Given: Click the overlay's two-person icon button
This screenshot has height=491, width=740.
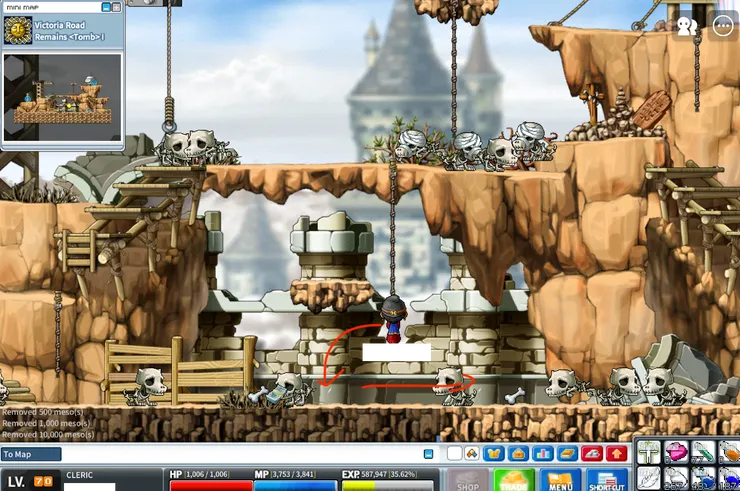Looking at the screenshot, I should (x=687, y=26).
